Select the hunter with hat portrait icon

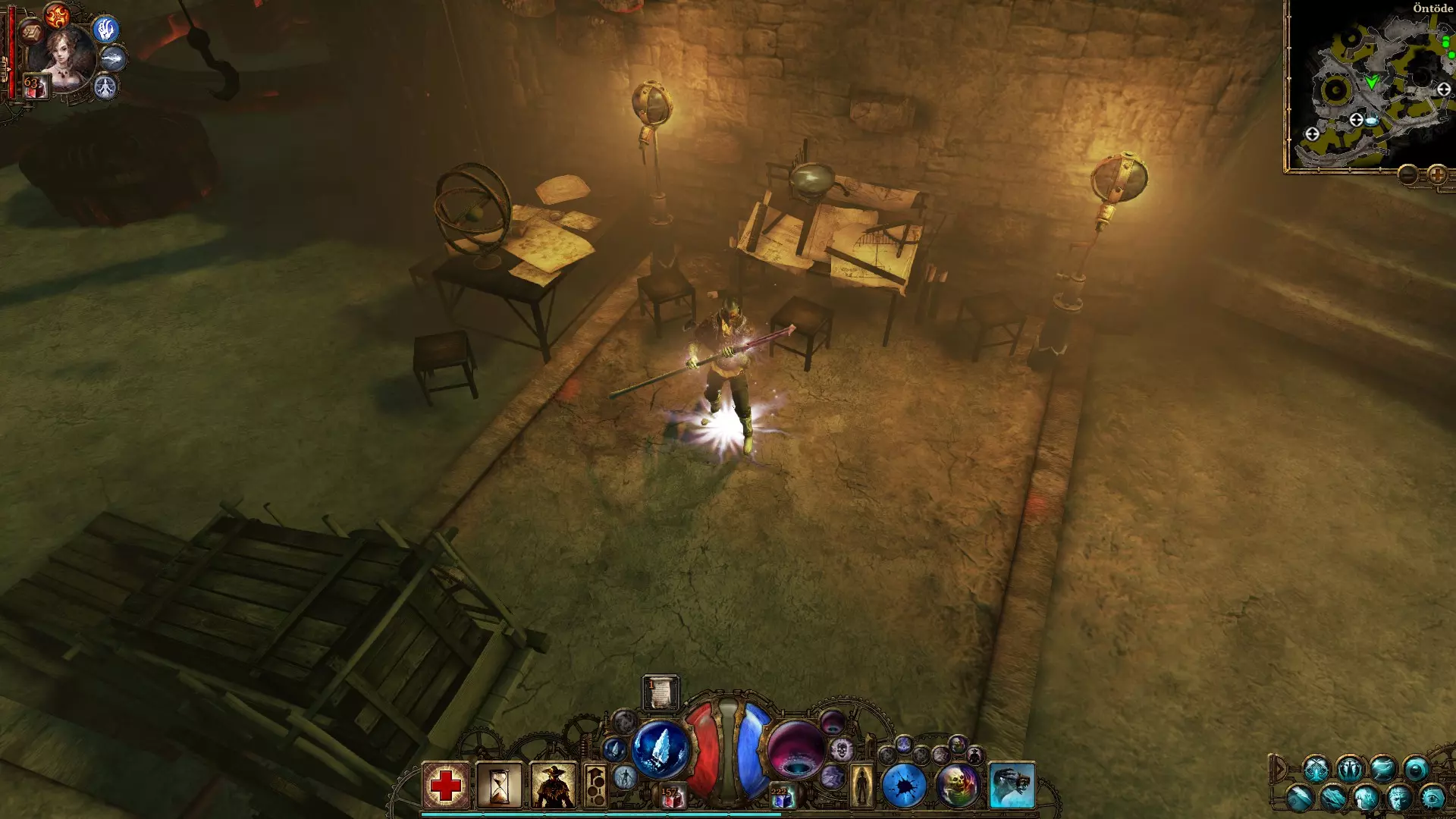click(553, 785)
